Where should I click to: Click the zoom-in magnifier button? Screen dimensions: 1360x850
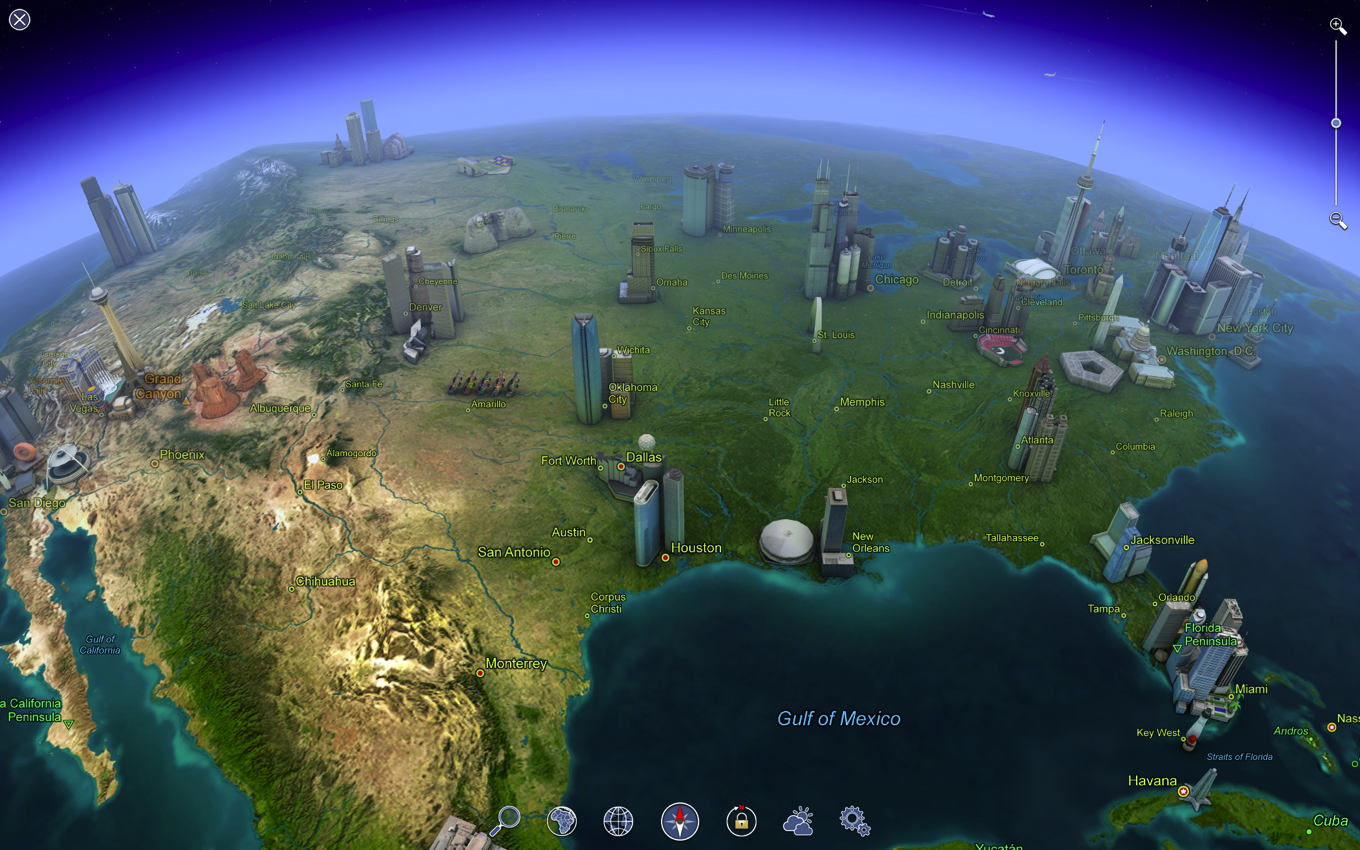click(1337, 26)
